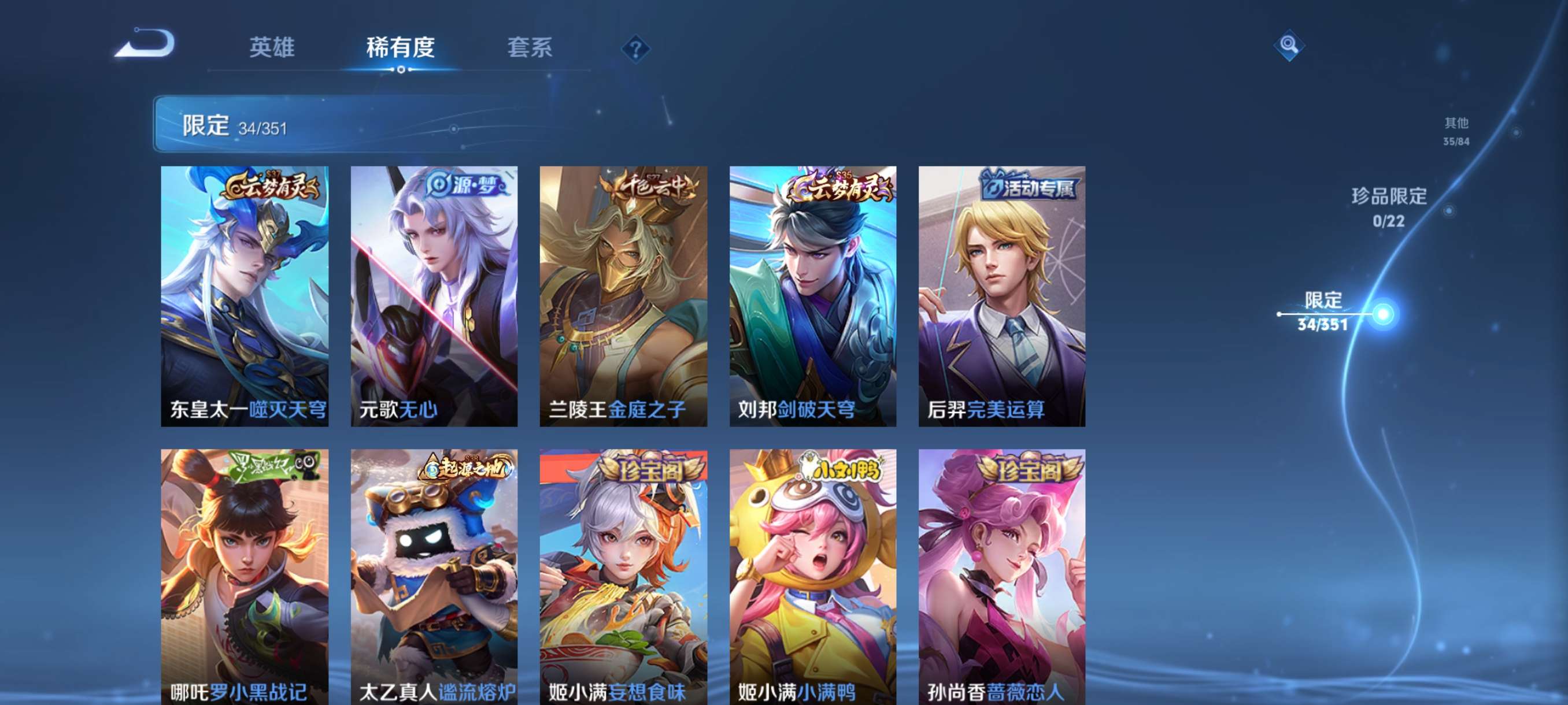Select the 套系 tab
Screen dimensions: 1568x705
530,49
